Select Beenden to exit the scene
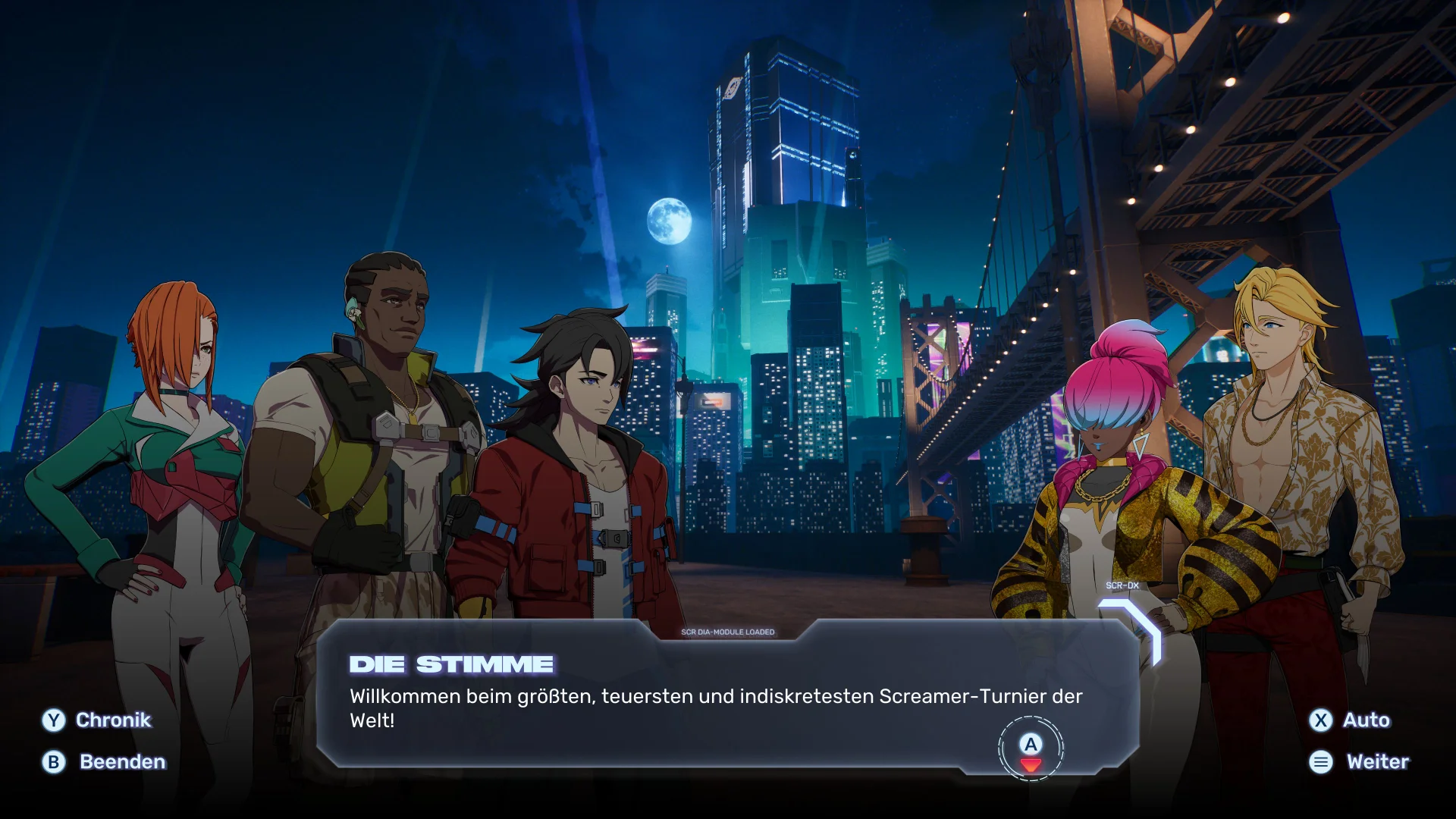The width and height of the screenshot is (1456, 819). click(x=104, y=762)
